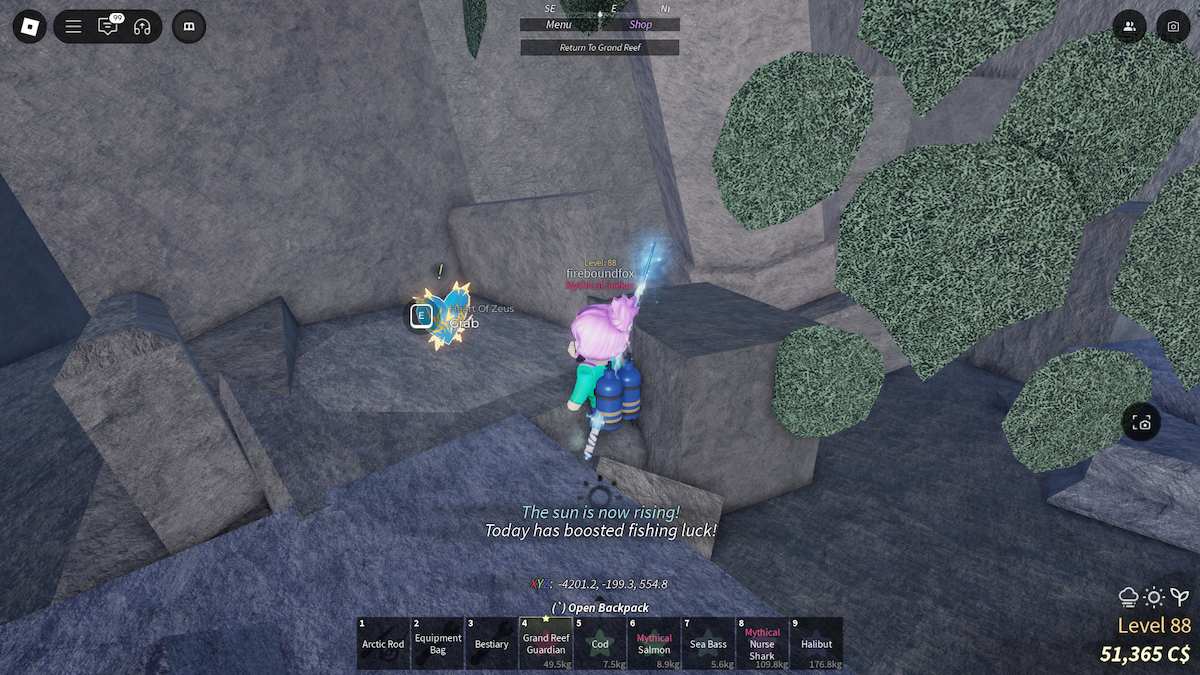Screen dimensions: 1200x675
Task: Equip the Arctic Rod hotbar slot
Action: point(383,643)
